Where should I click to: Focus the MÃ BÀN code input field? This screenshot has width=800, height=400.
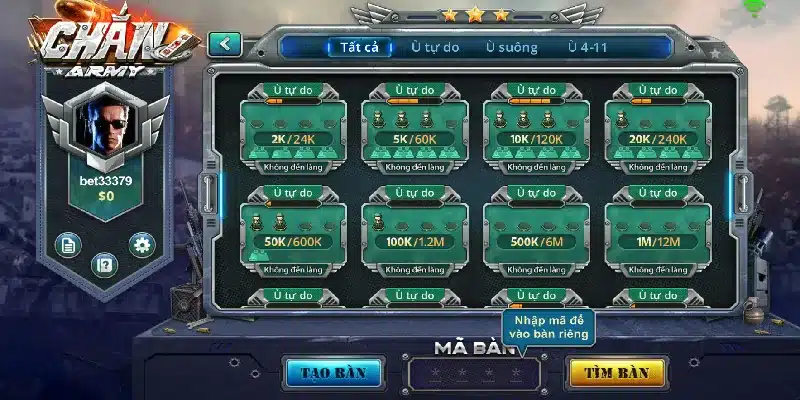(473, 374)
